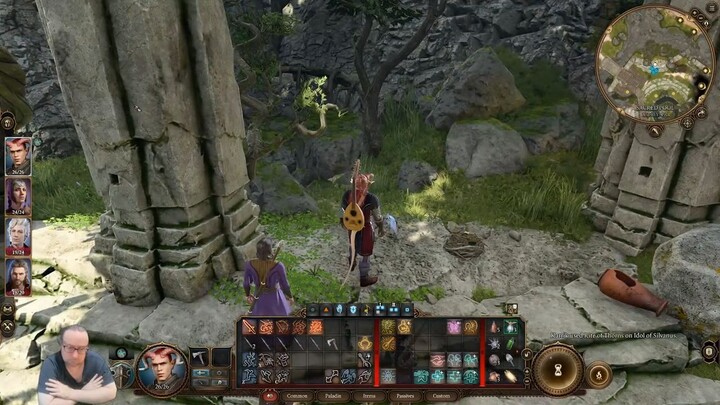Select the purple-skinned party member portrait

[18, 196]
